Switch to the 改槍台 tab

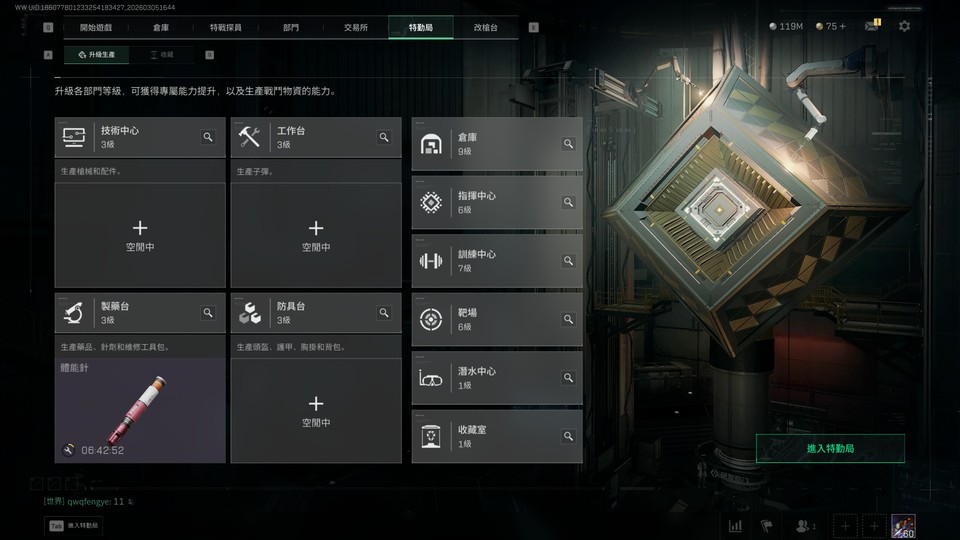486,28
